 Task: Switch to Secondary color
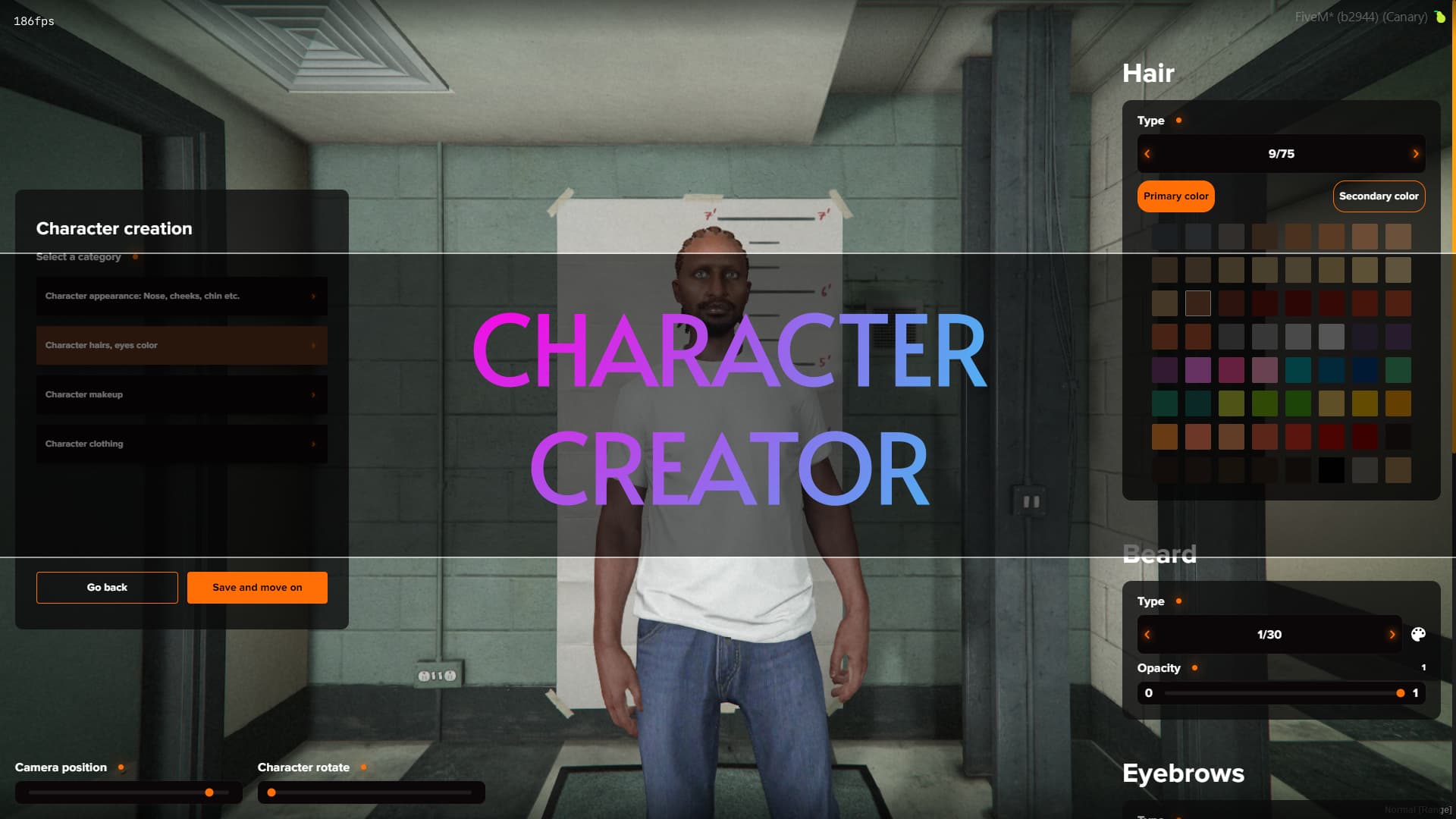[1379, 196]
